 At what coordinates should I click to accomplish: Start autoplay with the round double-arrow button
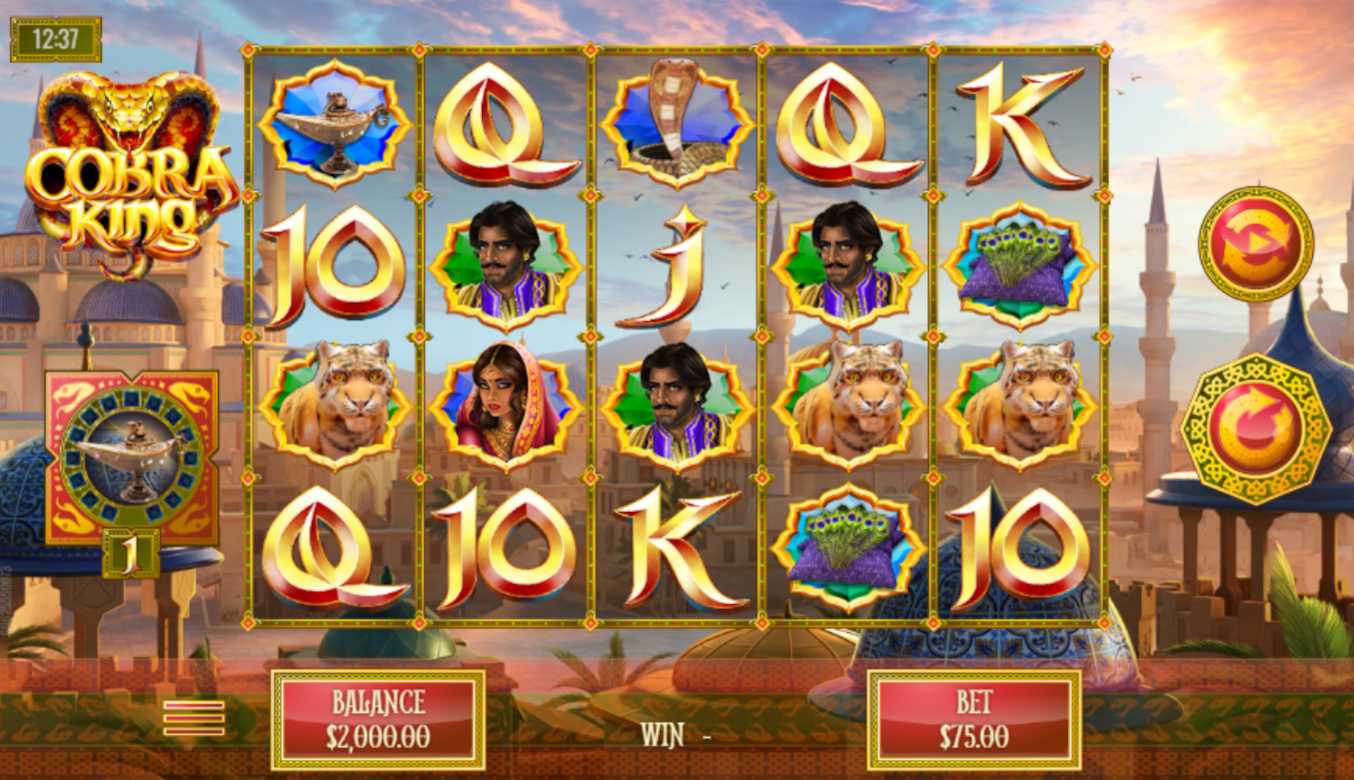click(1256, 243)
